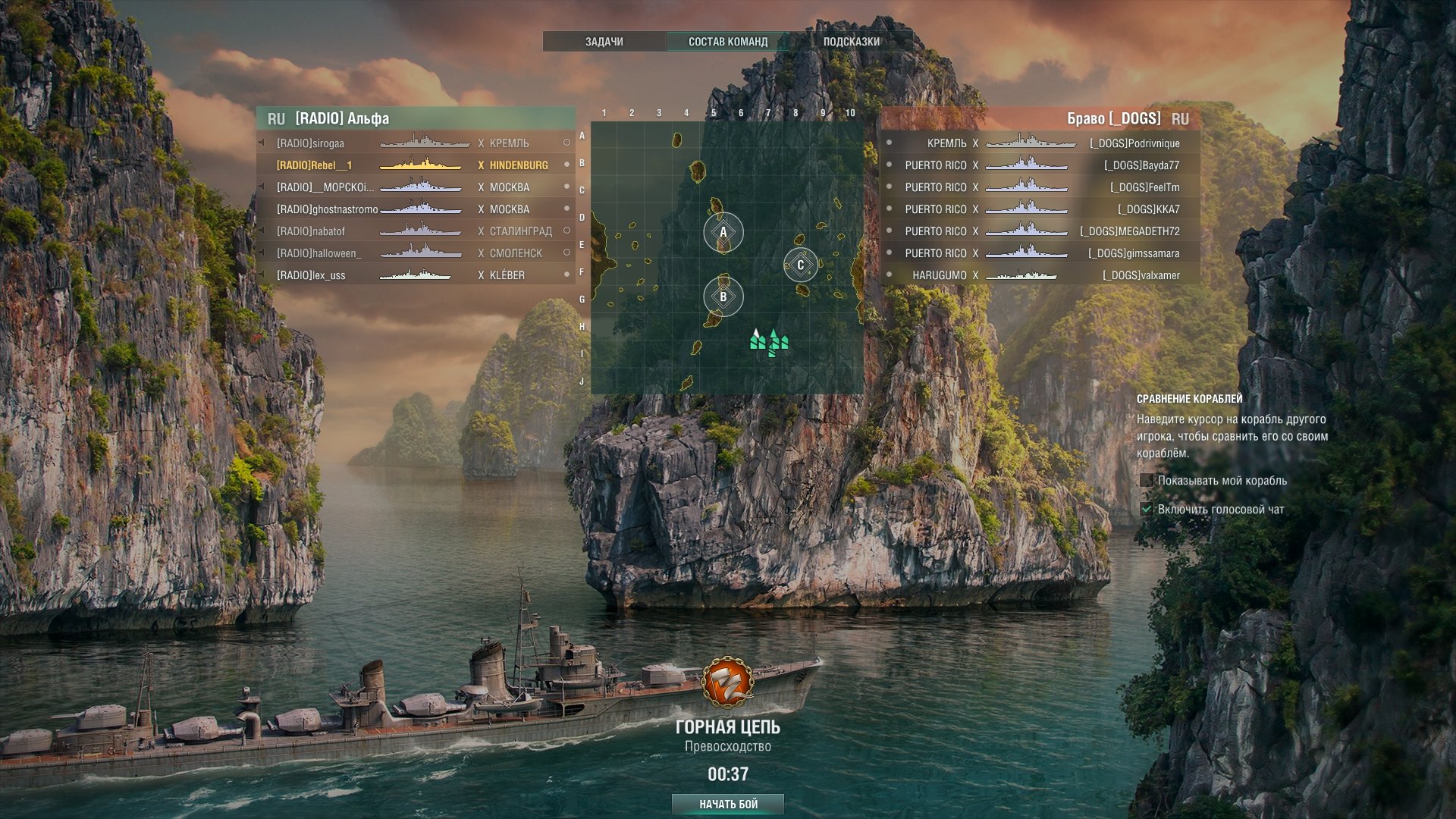Select the highlighted [RADIO]Rebel__1 Hindenburg row
This screenshot has width=1456, height=819.
tap(416, 165)
